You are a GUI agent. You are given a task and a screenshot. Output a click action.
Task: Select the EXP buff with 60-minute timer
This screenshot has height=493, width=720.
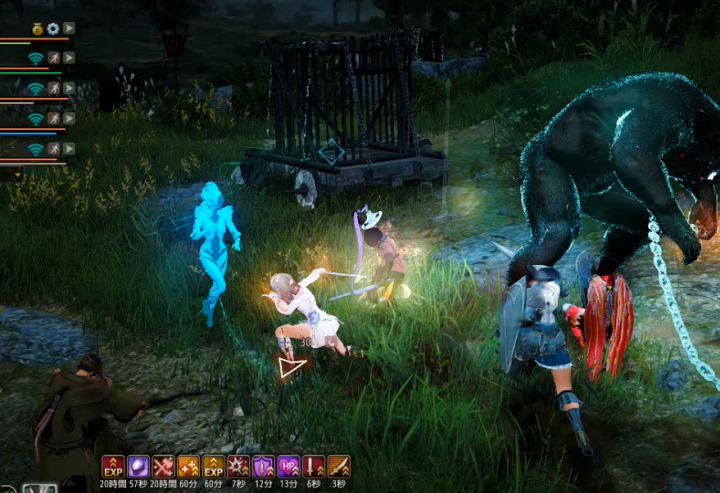213,467
